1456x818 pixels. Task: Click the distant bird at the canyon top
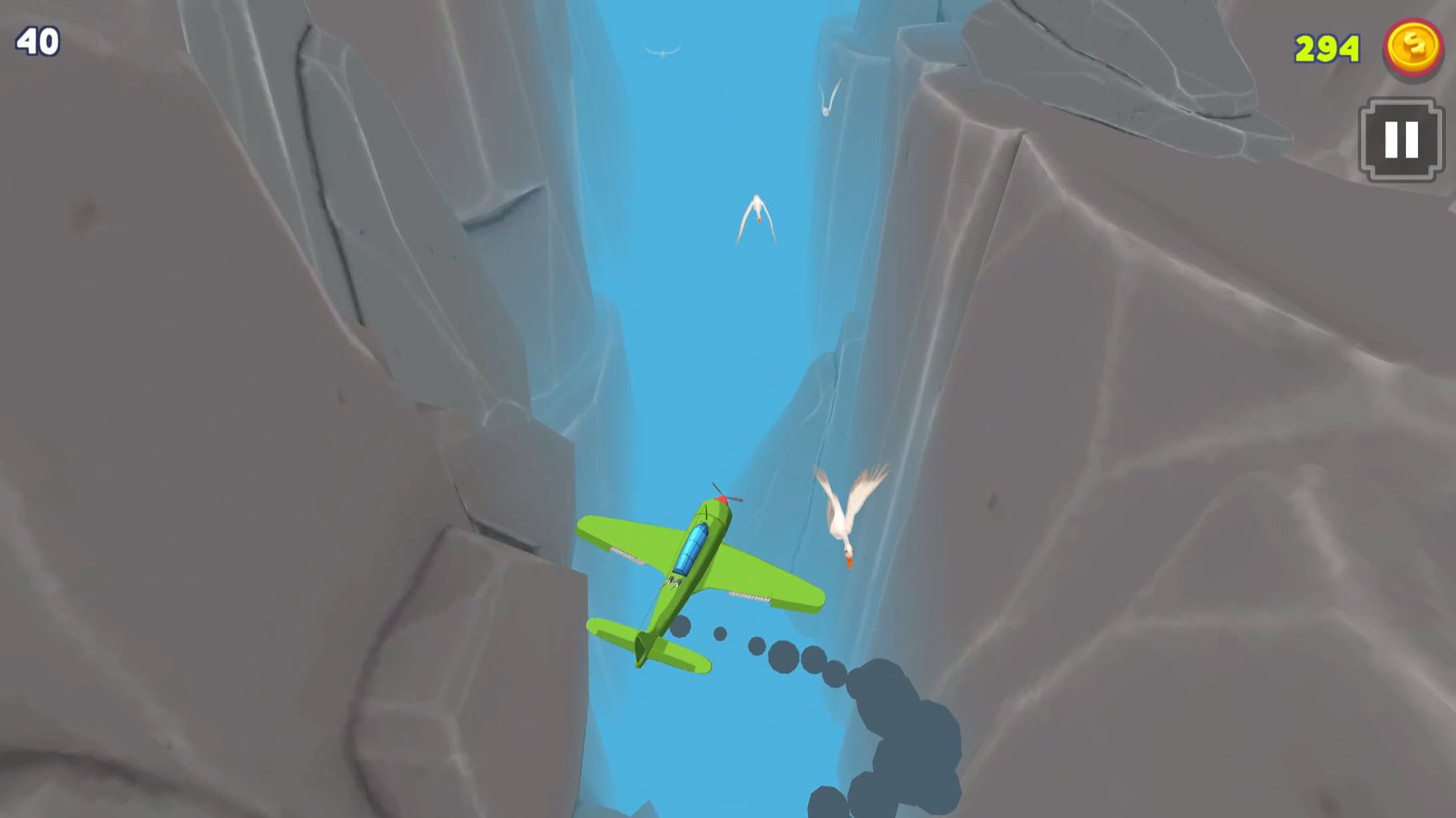(661, 50)
